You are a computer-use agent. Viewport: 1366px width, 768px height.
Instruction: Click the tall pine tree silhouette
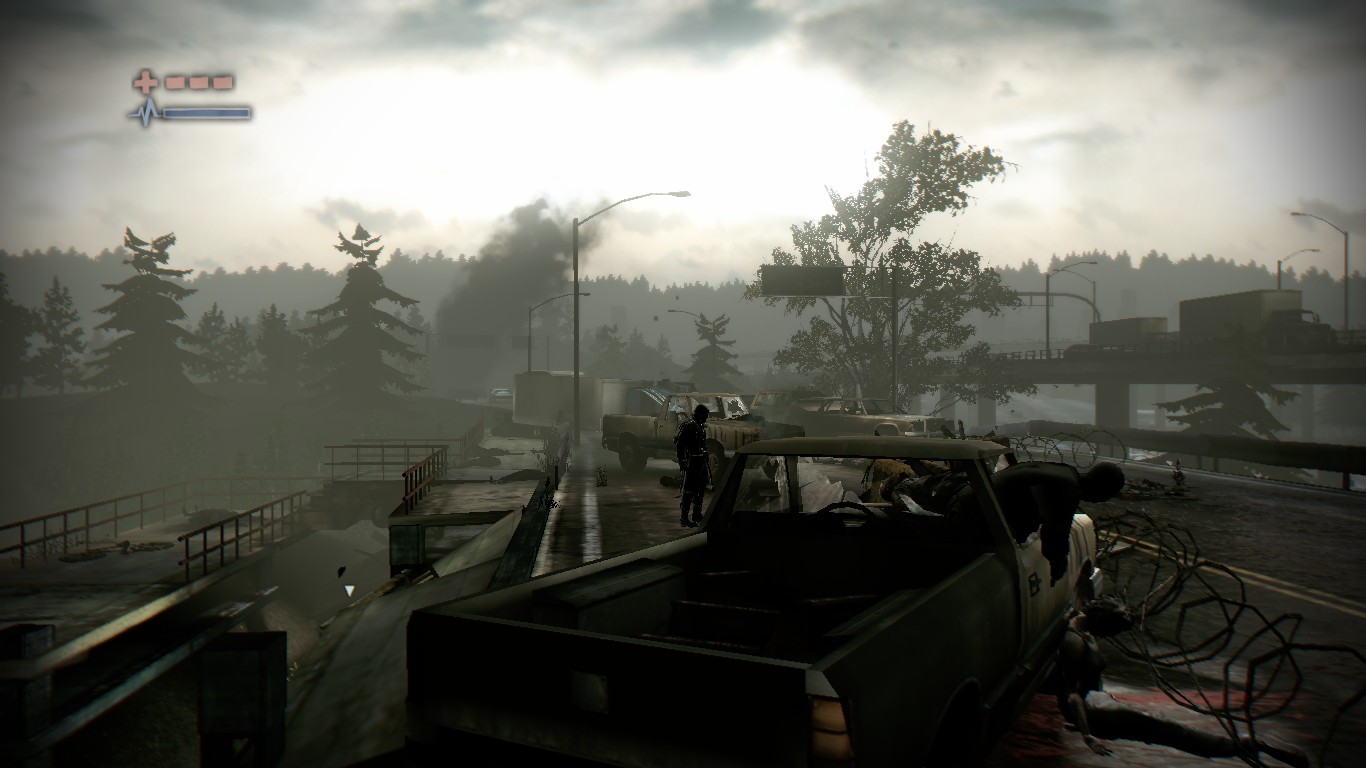click(x=360, y=300)
